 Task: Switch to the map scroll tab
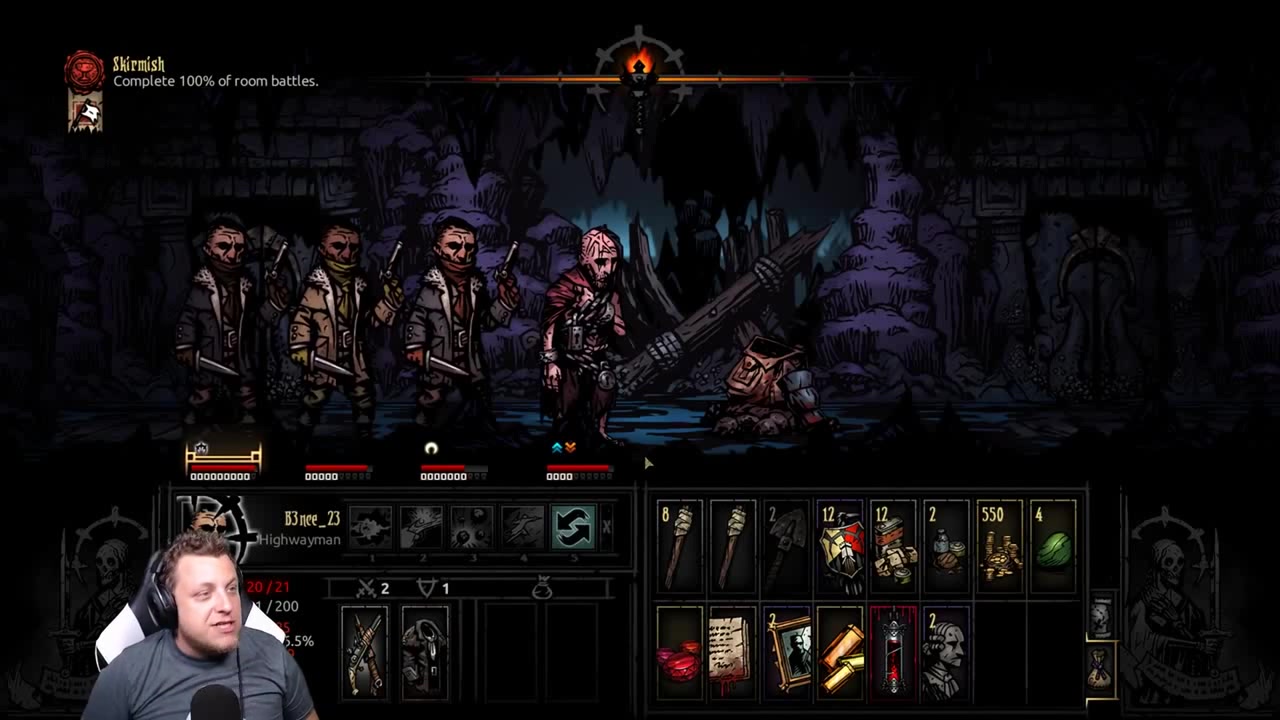pyautogui.click(x=1100, y=616)
